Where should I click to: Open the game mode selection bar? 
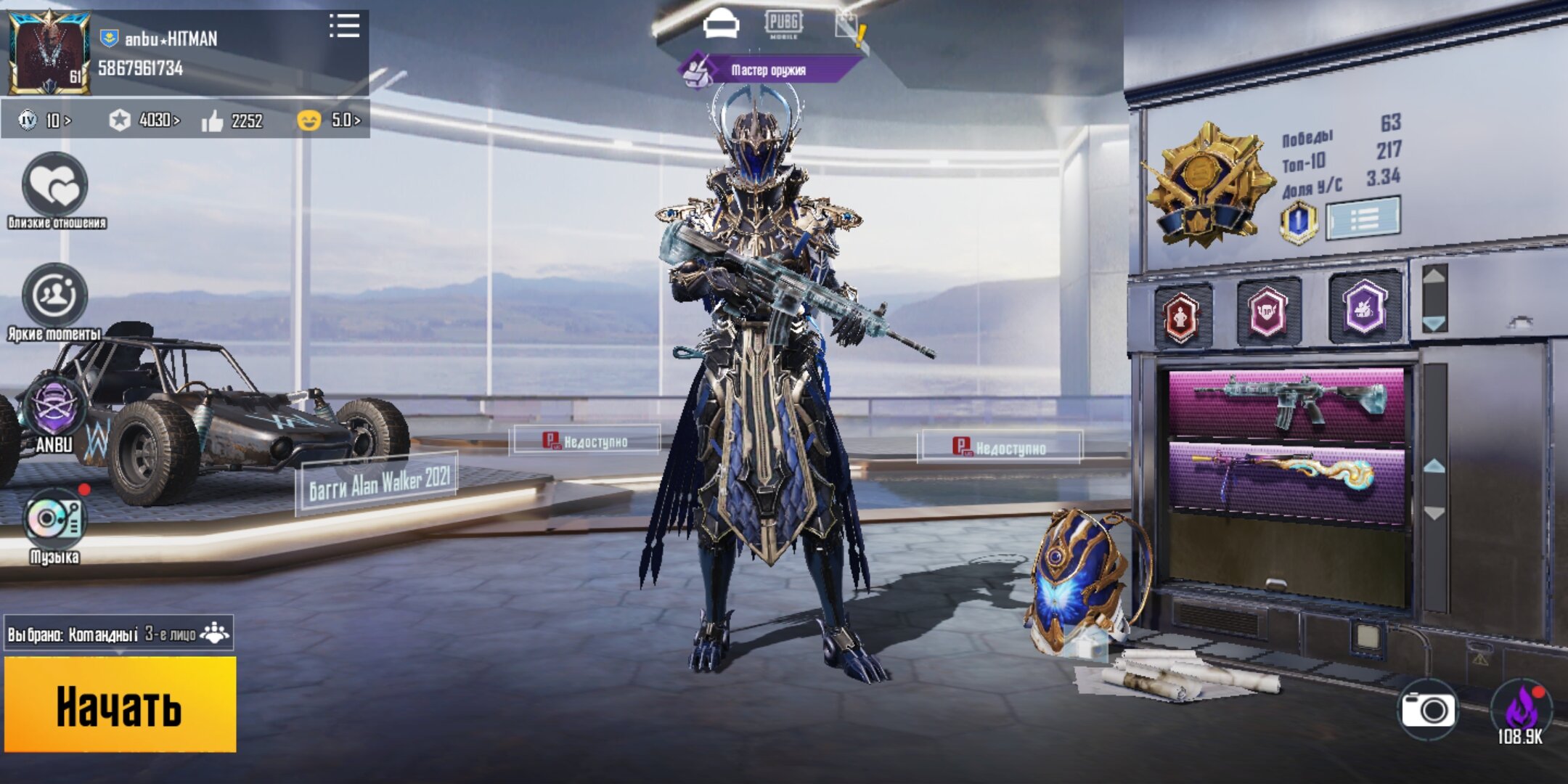[119, 634]
